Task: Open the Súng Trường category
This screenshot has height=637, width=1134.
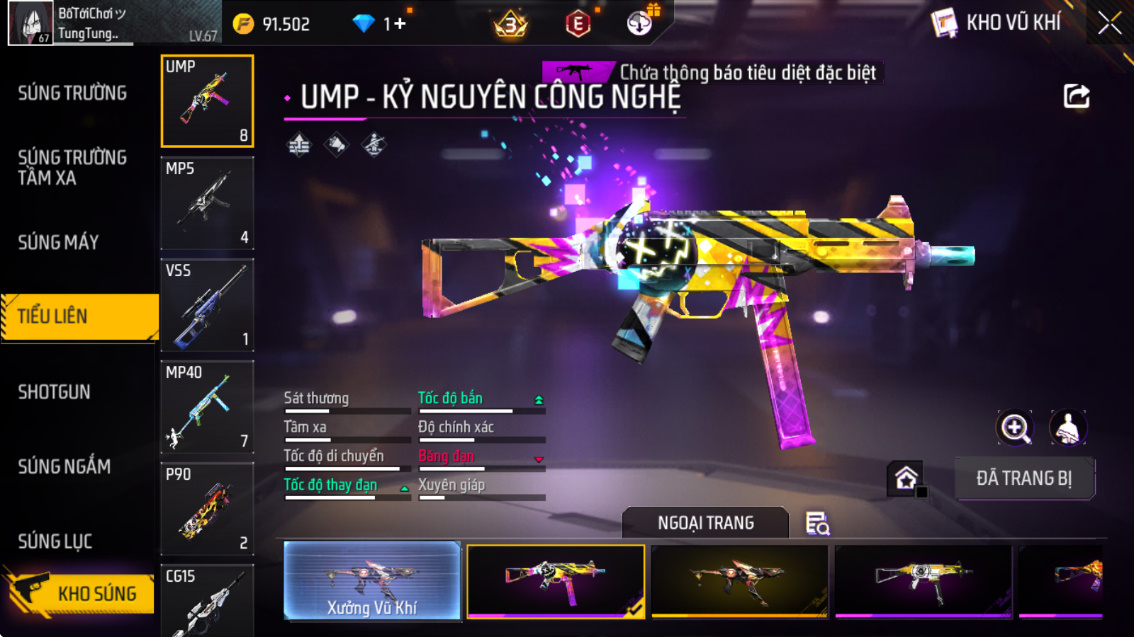Action: click(x=73, y=93)
